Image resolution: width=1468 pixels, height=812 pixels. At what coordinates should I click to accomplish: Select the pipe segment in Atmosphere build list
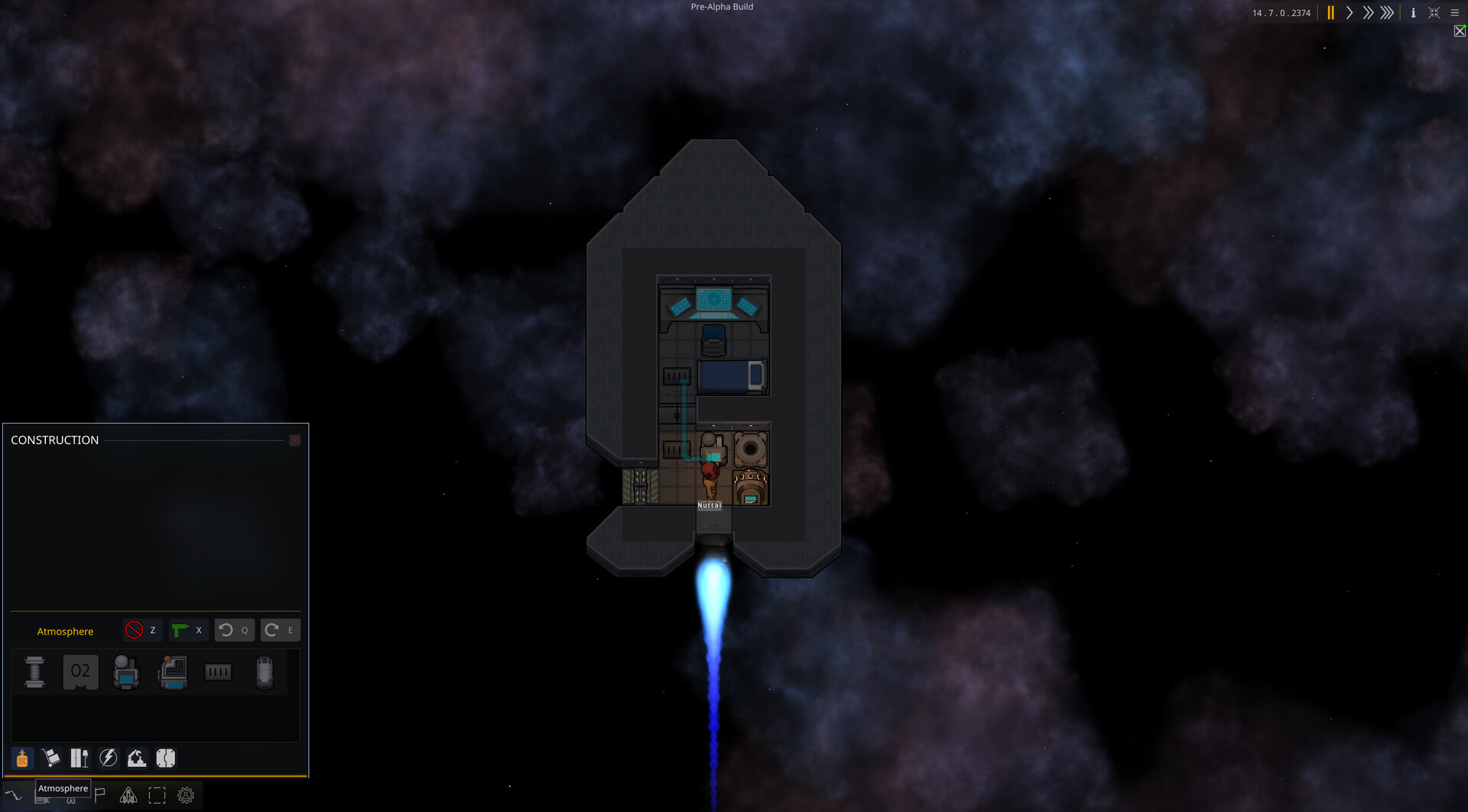click(x=35, y=672)
